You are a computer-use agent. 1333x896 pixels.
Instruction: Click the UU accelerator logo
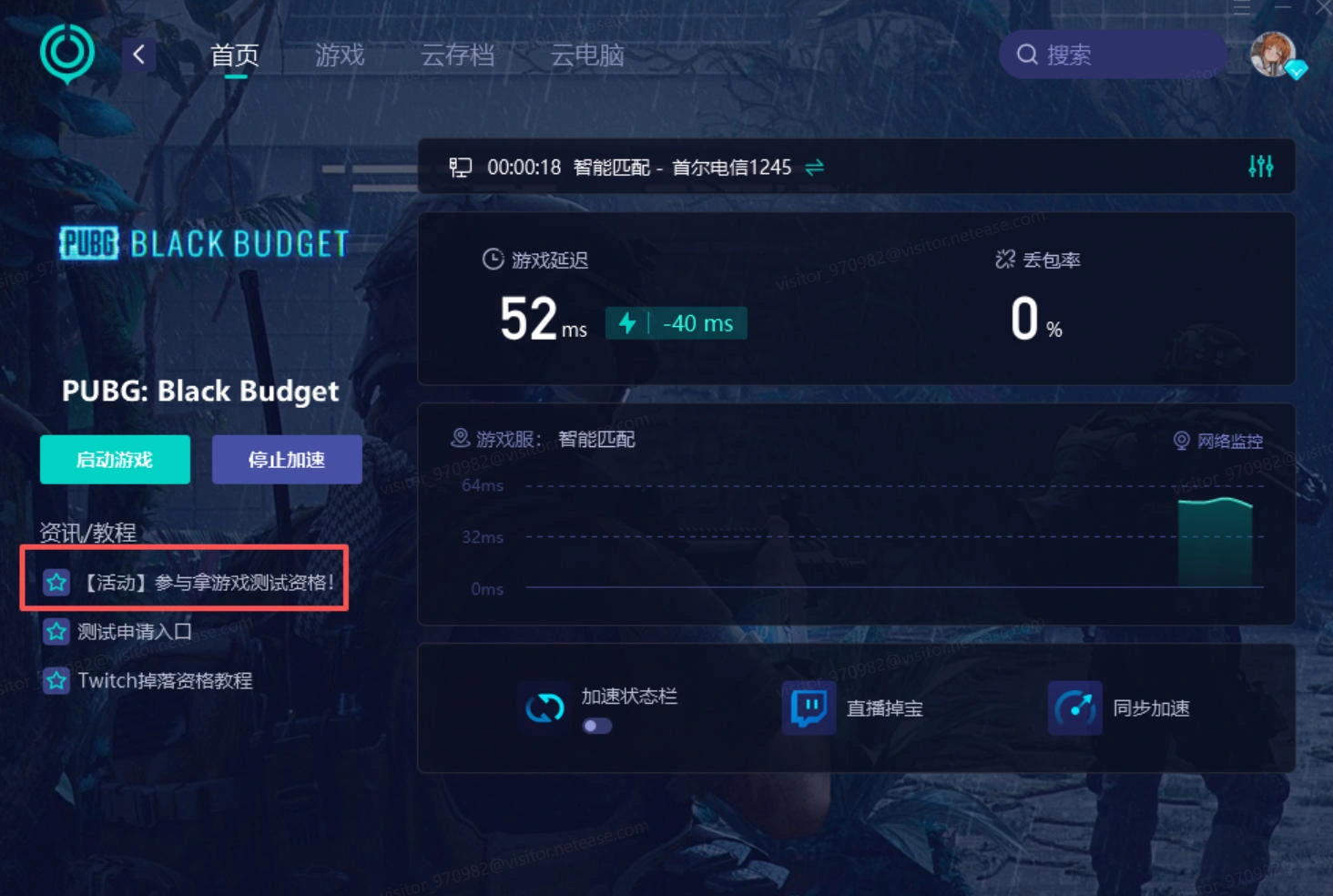(66, 54)
